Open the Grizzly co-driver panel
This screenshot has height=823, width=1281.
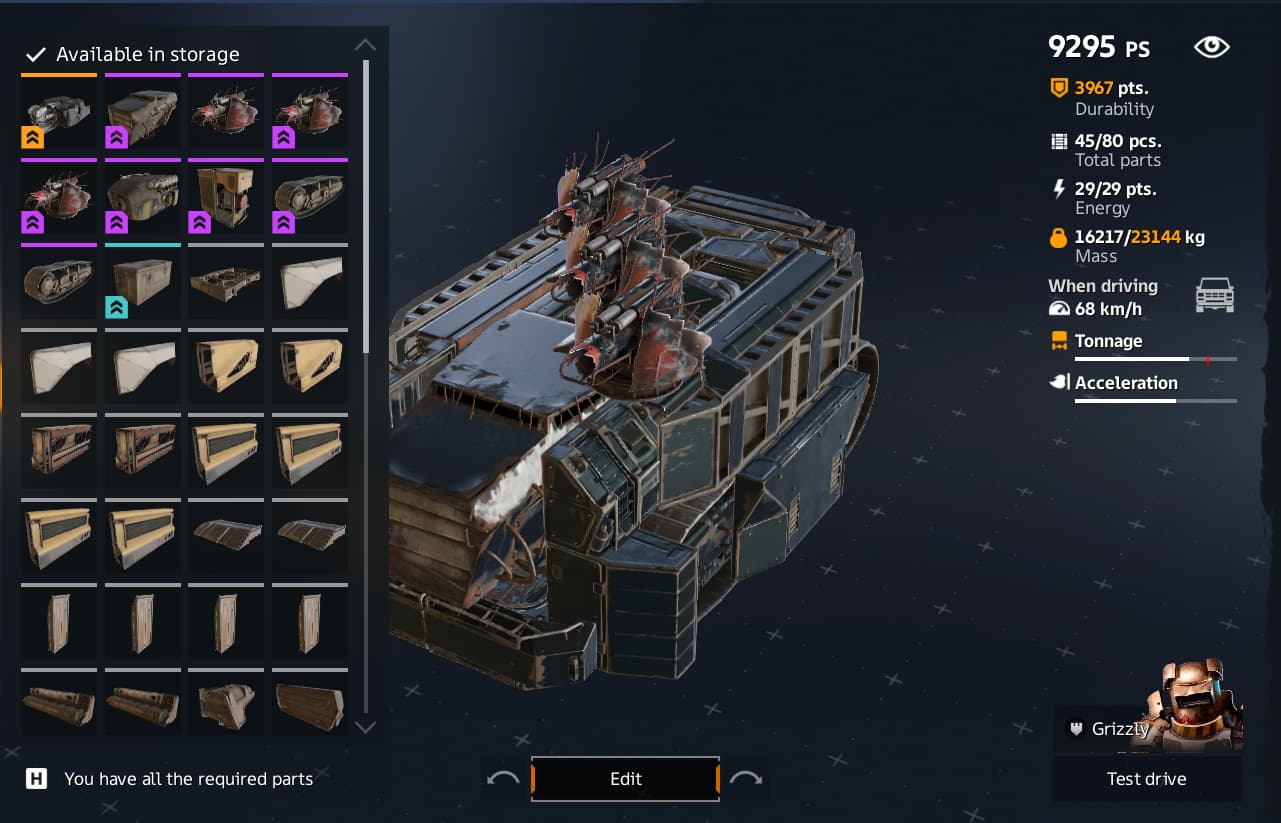pyautogui.click(x=1120, y=729)
